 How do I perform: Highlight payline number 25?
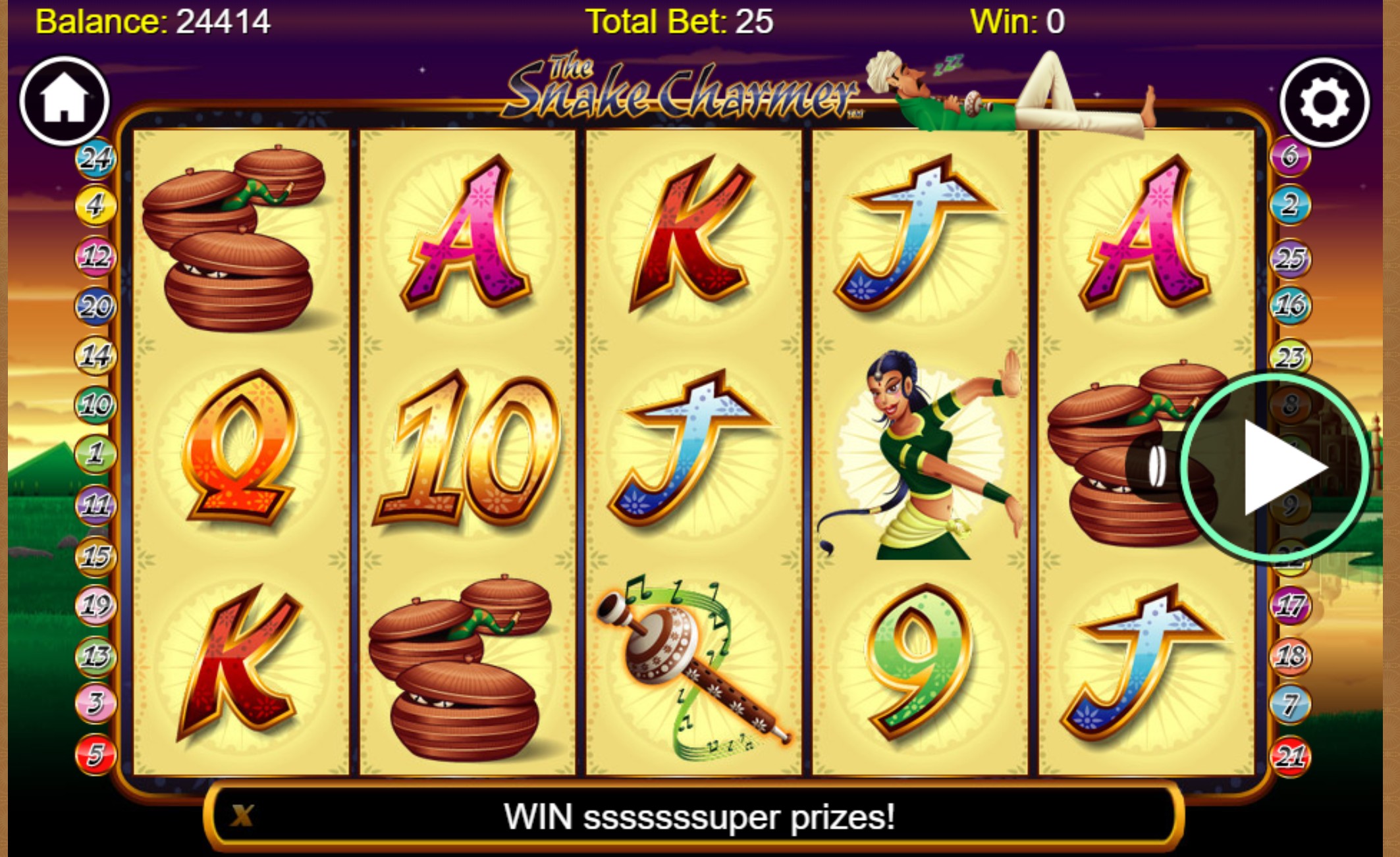tap(1290, 259)
